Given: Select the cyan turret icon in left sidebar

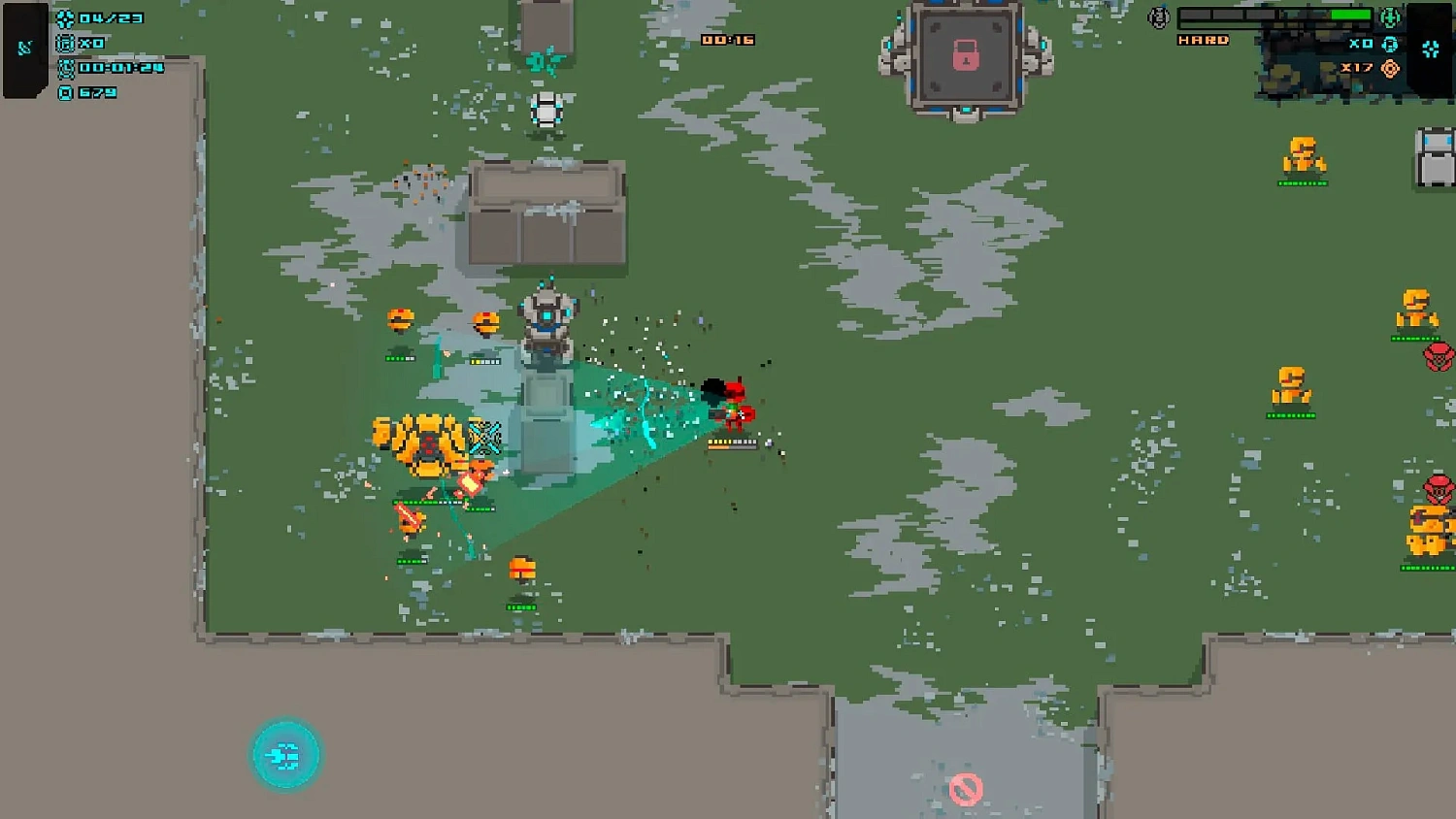Looking at the screenshot, I should coord(24,47).
